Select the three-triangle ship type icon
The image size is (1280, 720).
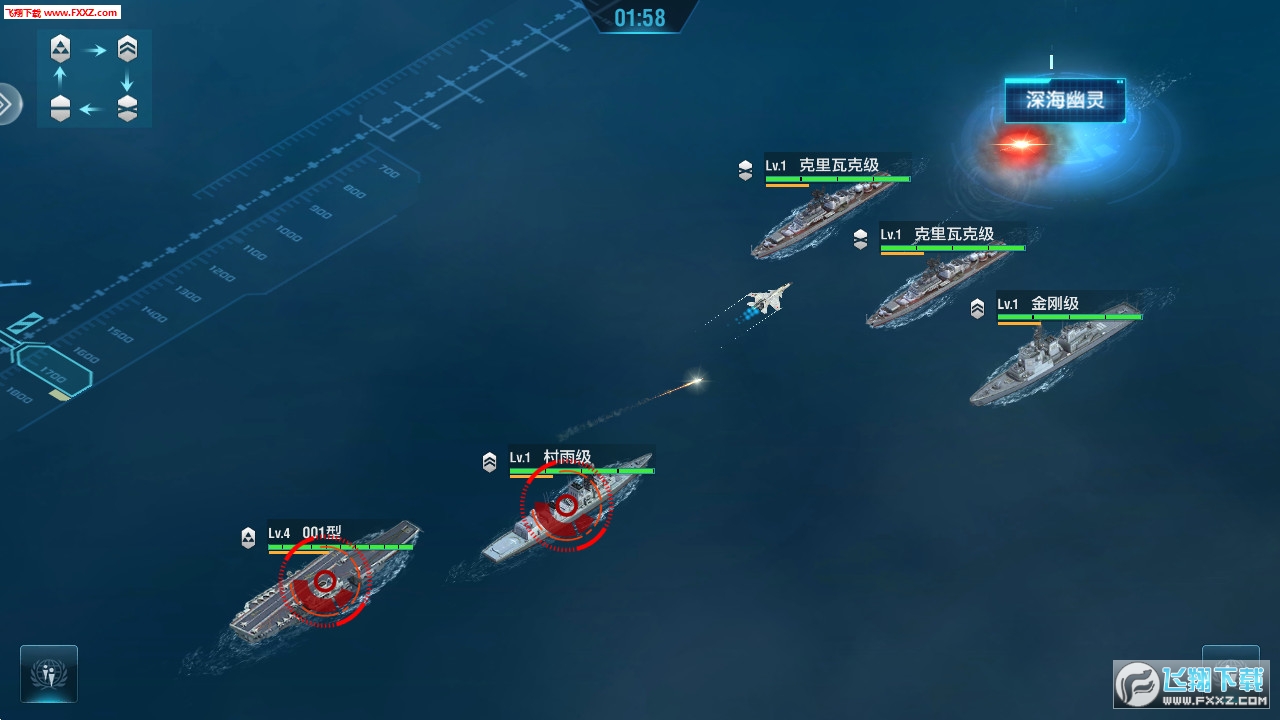pyautogui.click(x=61, y=47)
